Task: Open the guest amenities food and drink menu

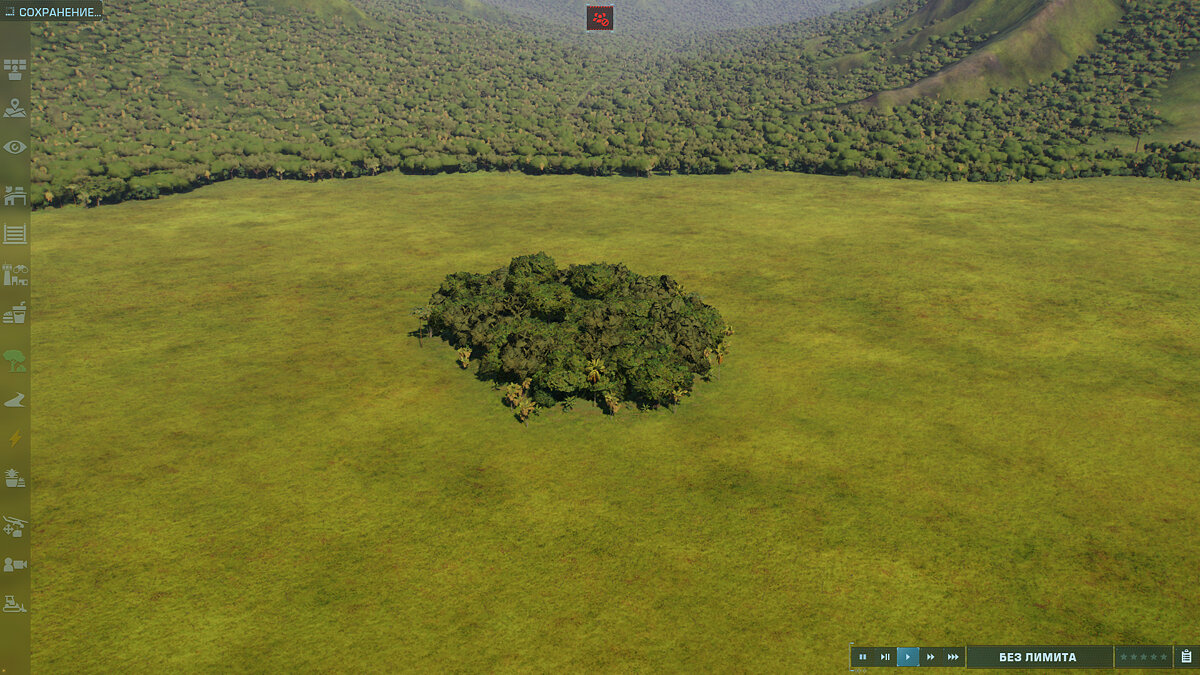Action: pos(15,313)
